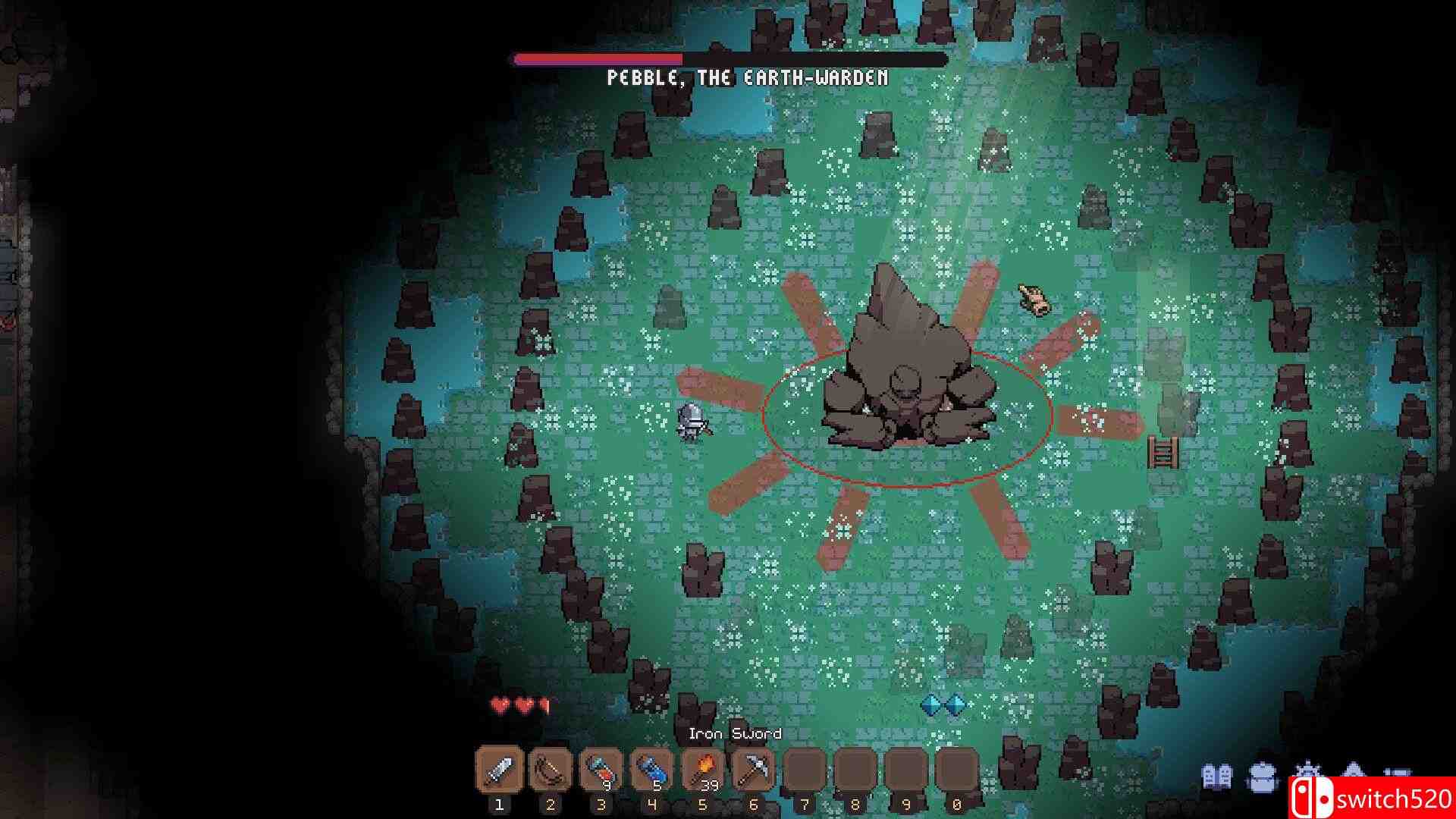This screenshot has width=1456, height=819.
Task: Click the switch520 watermark logo
Action: (x=1371, y=799)
